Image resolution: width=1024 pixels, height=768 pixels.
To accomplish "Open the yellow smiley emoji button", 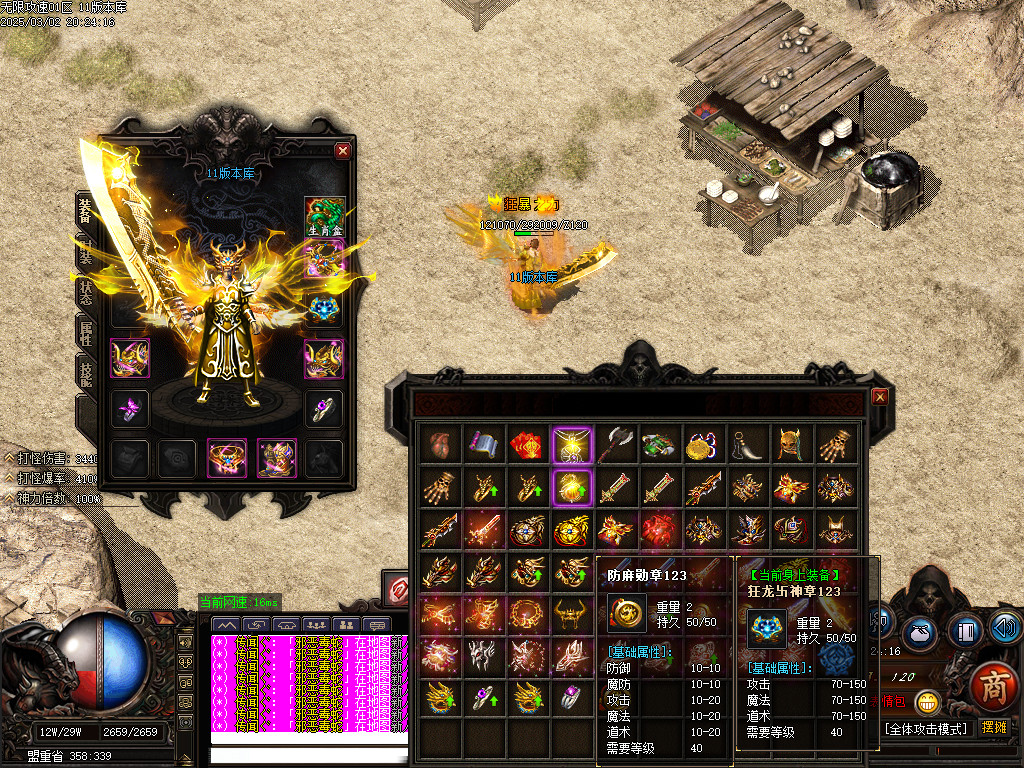I will click(928, 702).
